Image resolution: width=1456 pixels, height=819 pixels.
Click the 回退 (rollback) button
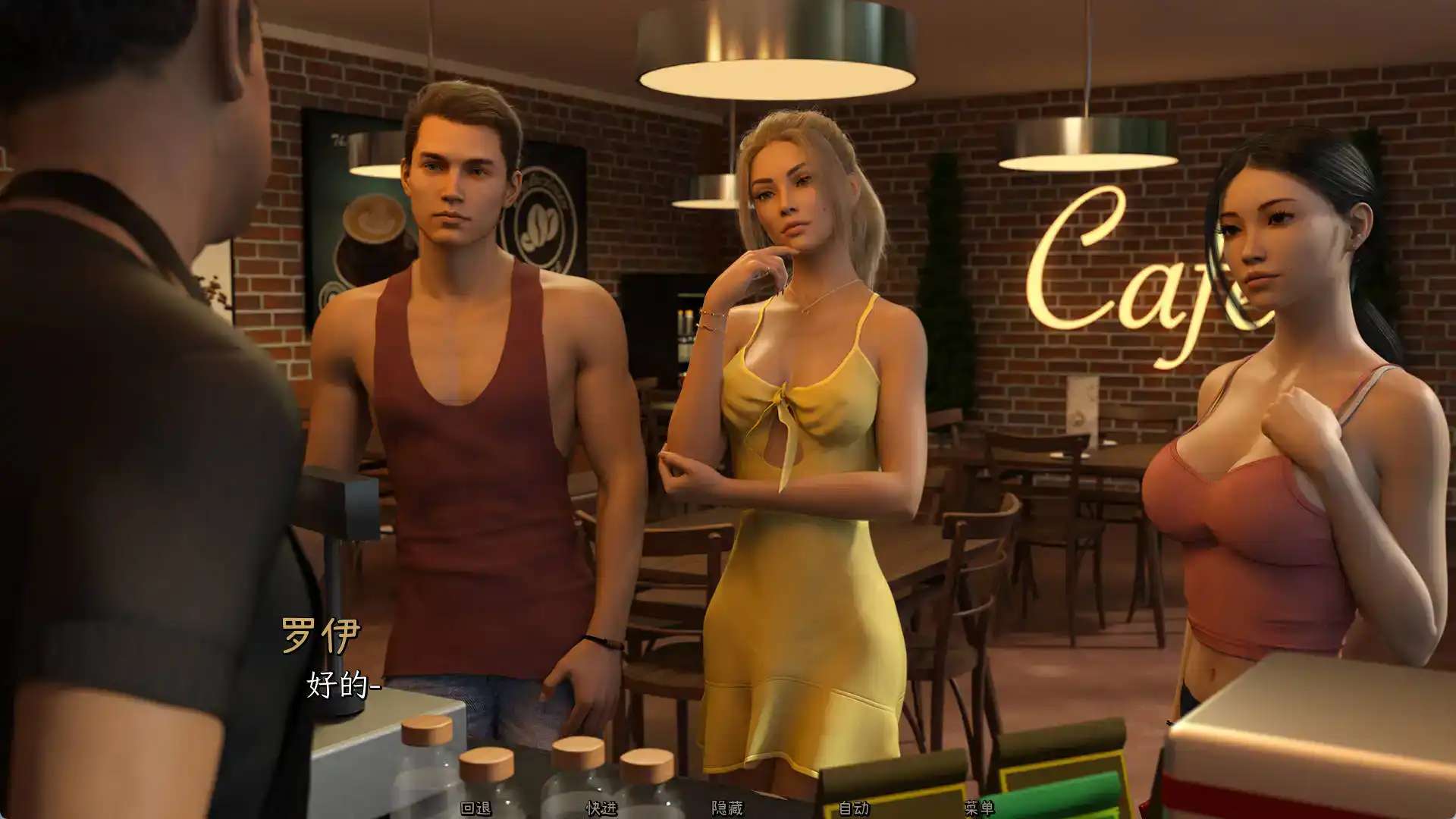(476, 808)
